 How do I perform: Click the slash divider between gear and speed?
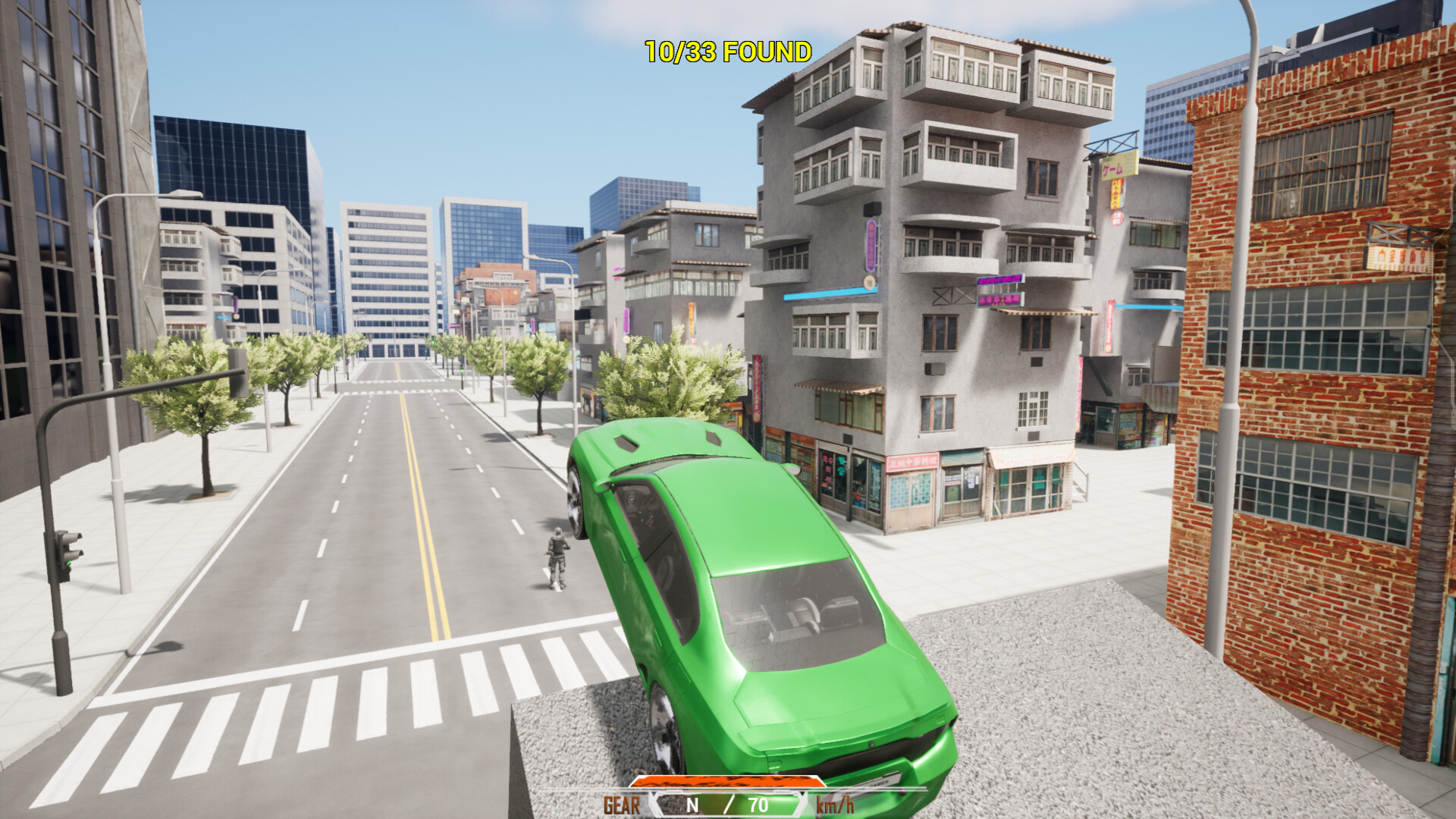coord(728,805)
